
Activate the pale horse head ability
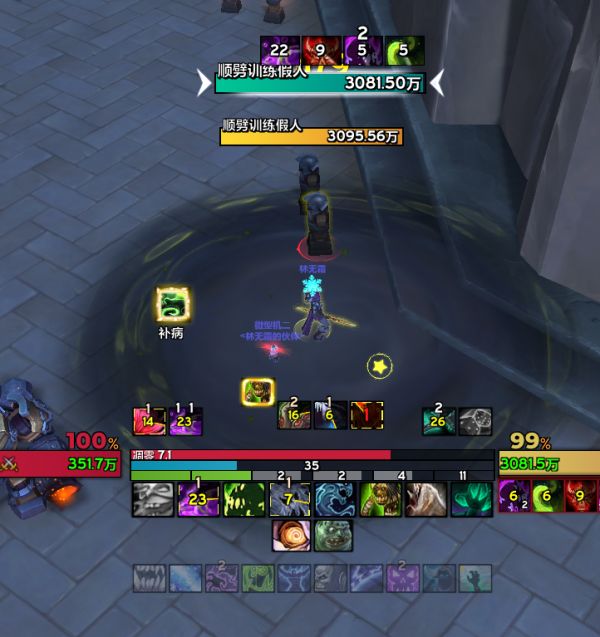426,499
